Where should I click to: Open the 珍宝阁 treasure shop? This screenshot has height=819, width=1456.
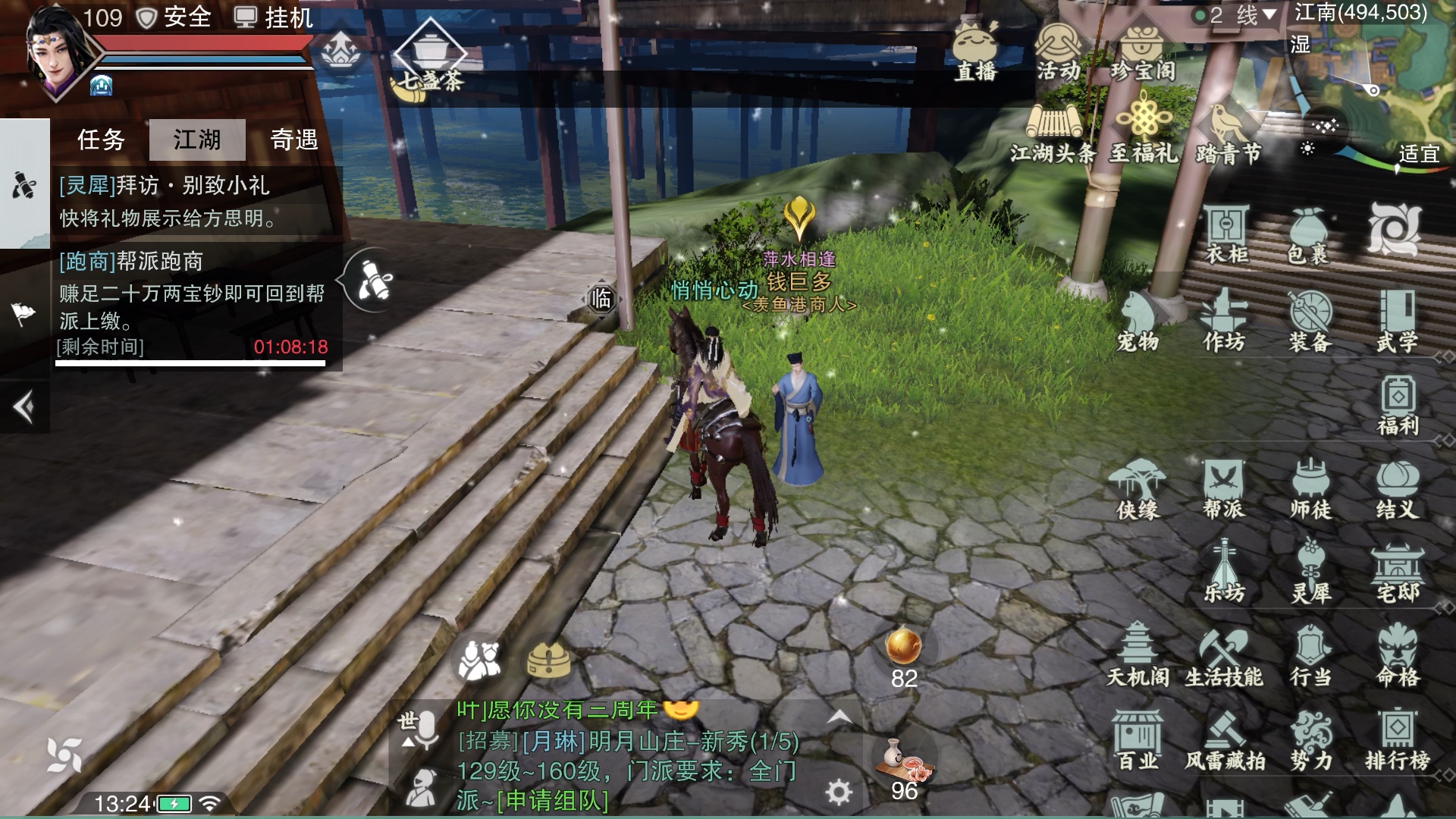click(1143, 52)
